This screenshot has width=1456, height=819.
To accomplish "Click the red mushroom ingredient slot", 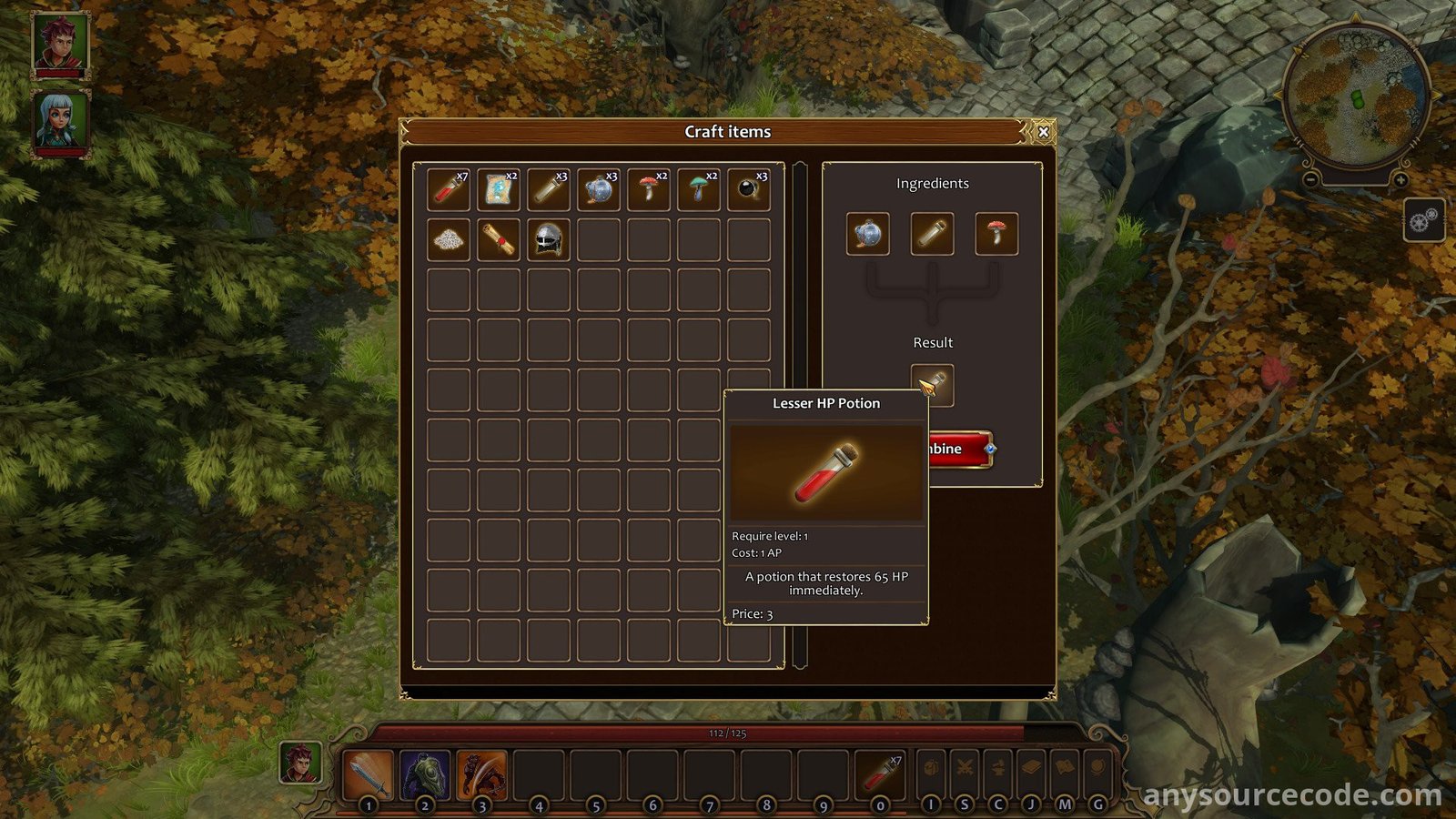I will point(996,234).
